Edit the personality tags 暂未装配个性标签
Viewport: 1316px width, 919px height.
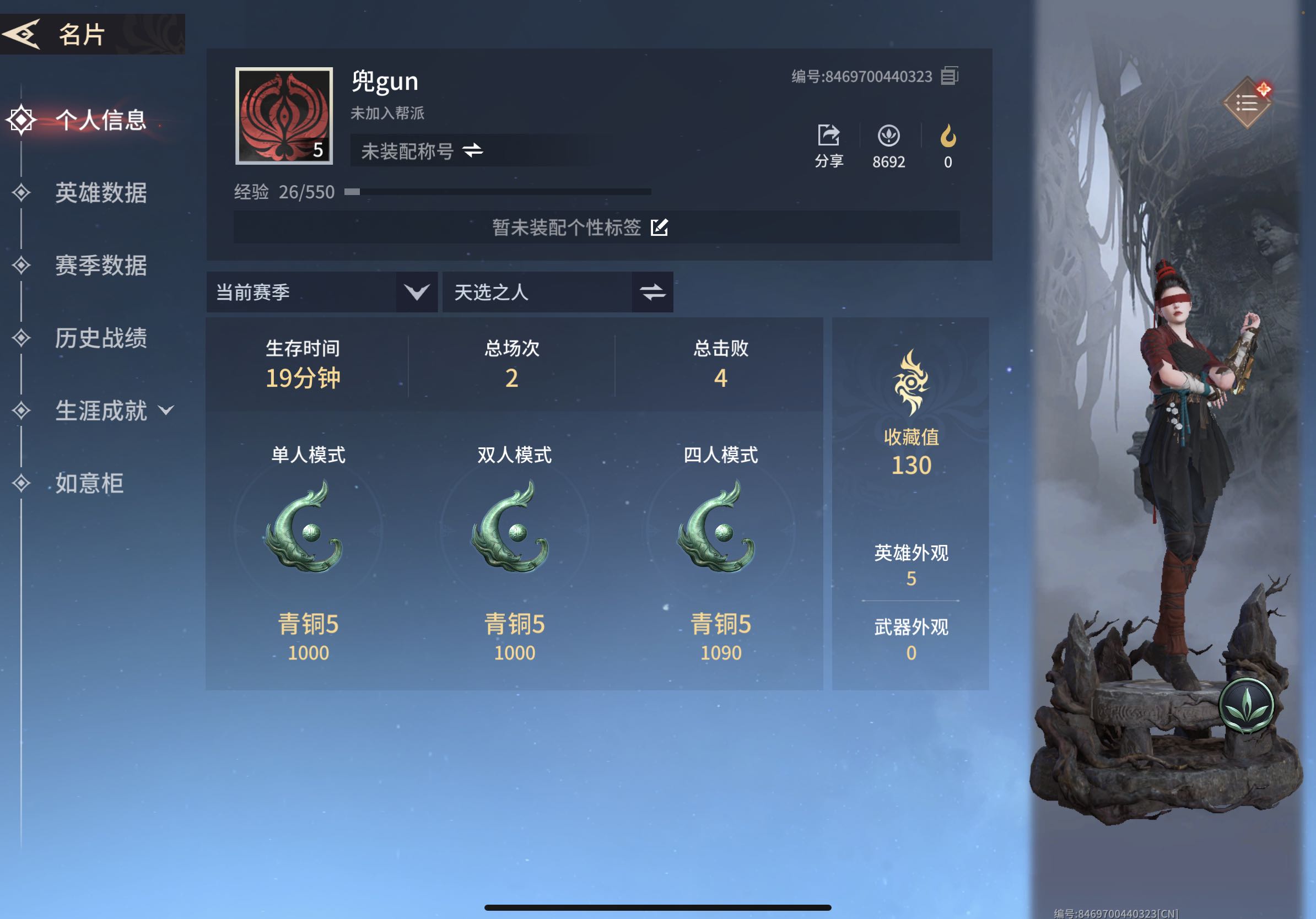659,228
